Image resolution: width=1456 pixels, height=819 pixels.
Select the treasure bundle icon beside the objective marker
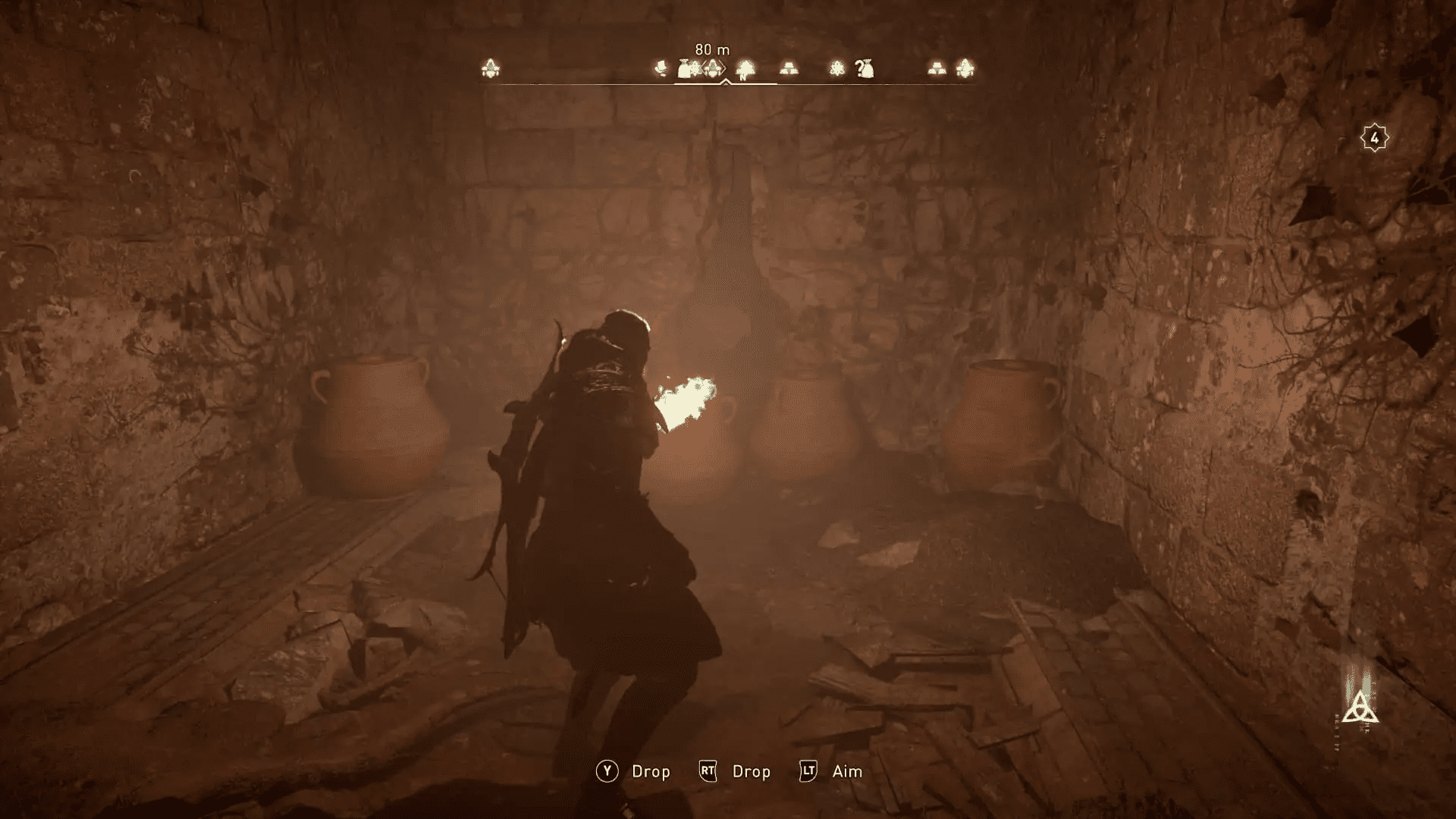pos(684,67)
